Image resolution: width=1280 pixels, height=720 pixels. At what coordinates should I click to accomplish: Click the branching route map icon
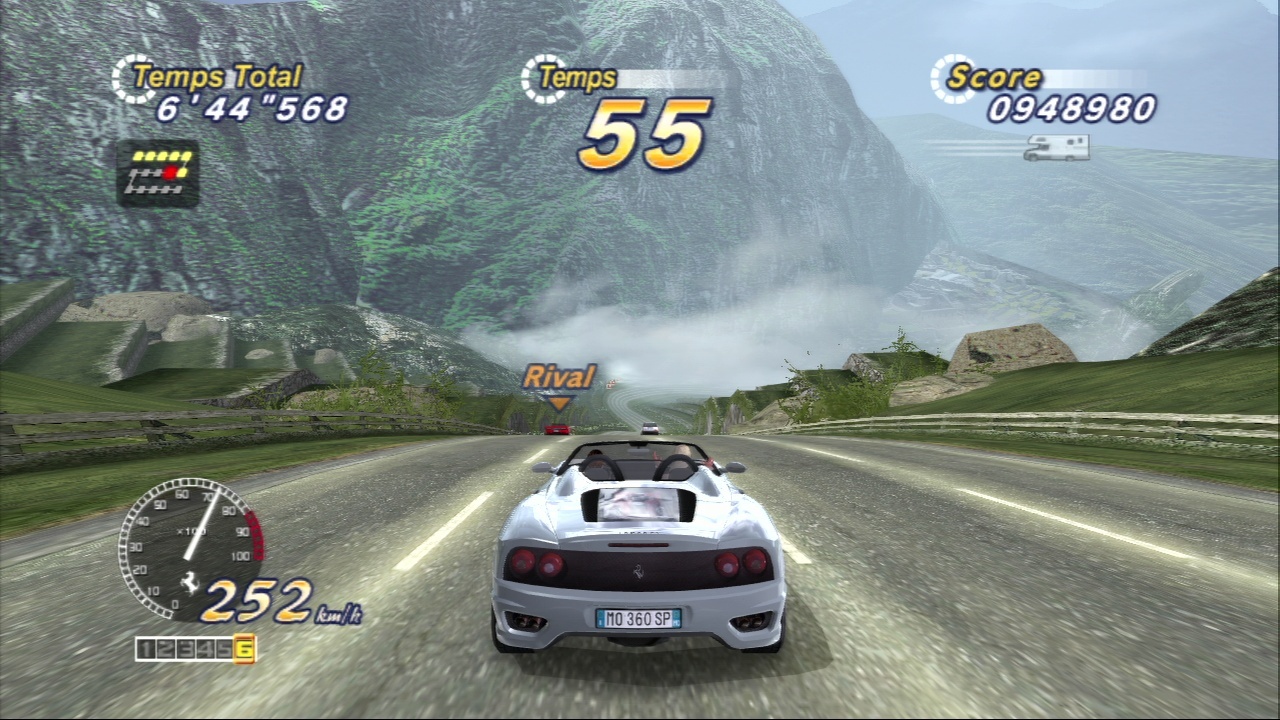(157, 173)
